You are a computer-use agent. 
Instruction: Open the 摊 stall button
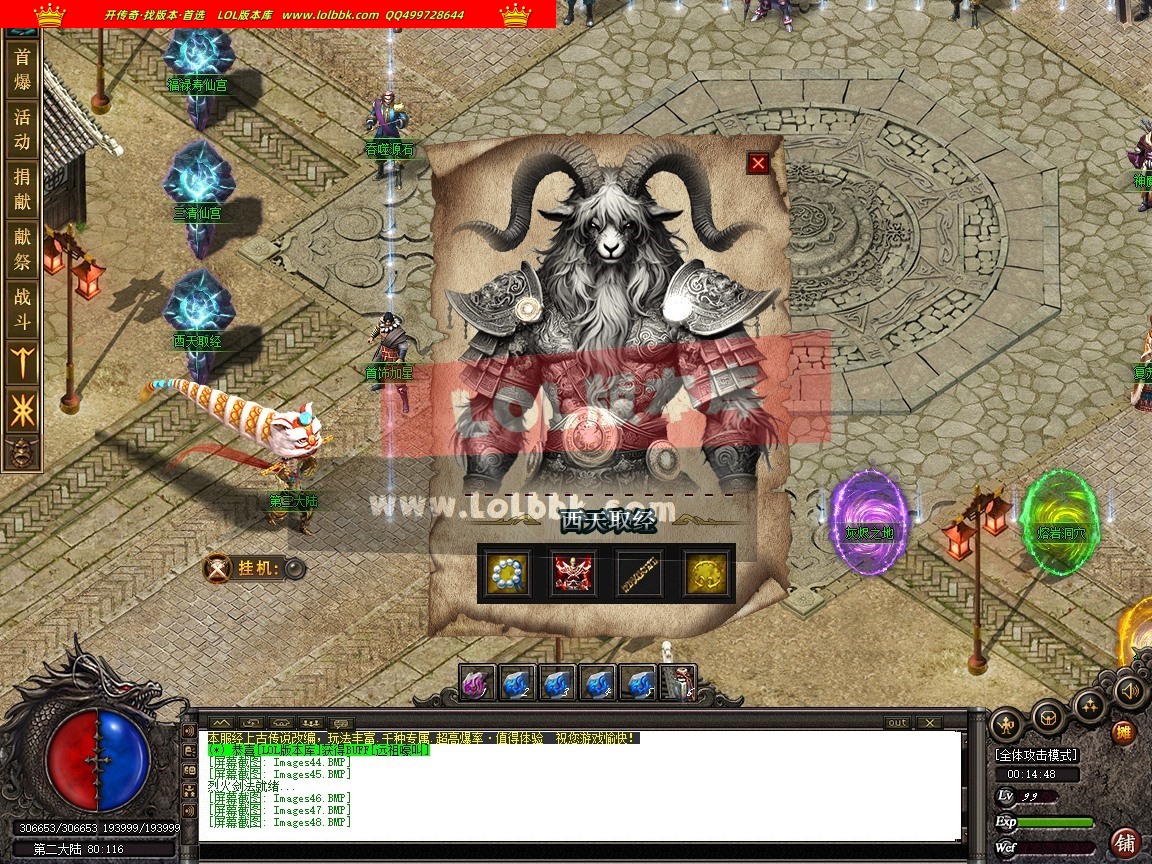coord(1125,733)
